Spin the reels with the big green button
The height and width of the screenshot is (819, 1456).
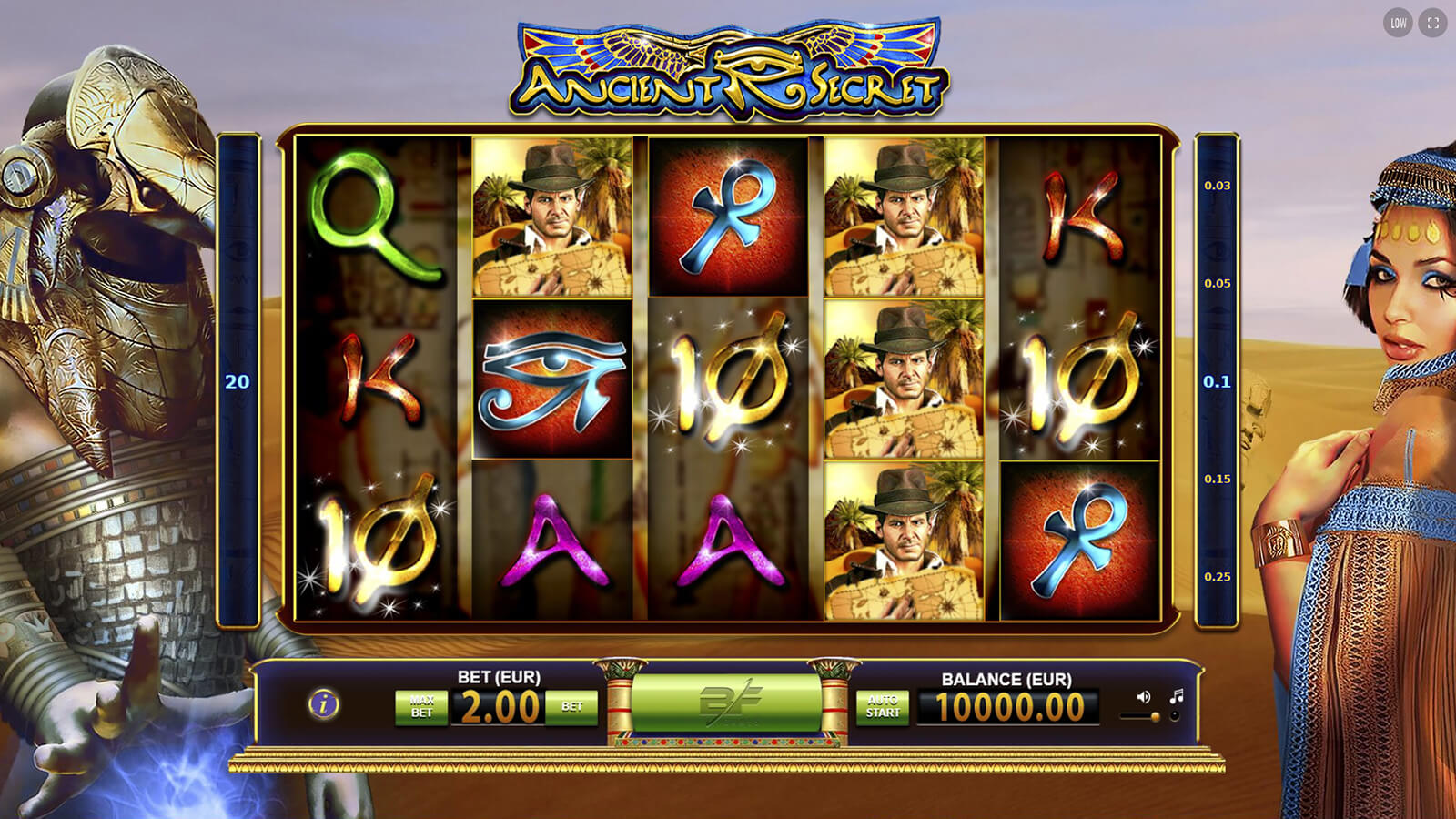tap(726, 703)
